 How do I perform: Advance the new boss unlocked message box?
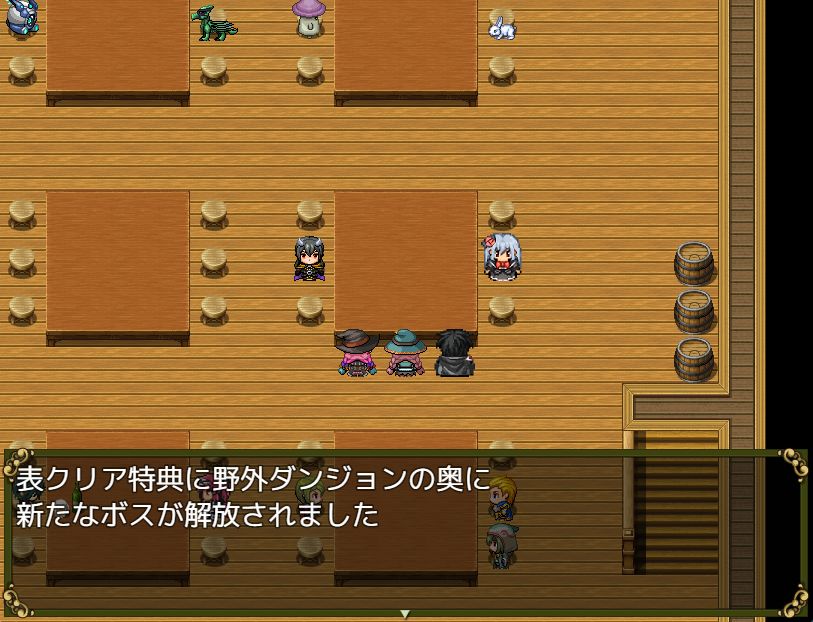click(405, 532)
